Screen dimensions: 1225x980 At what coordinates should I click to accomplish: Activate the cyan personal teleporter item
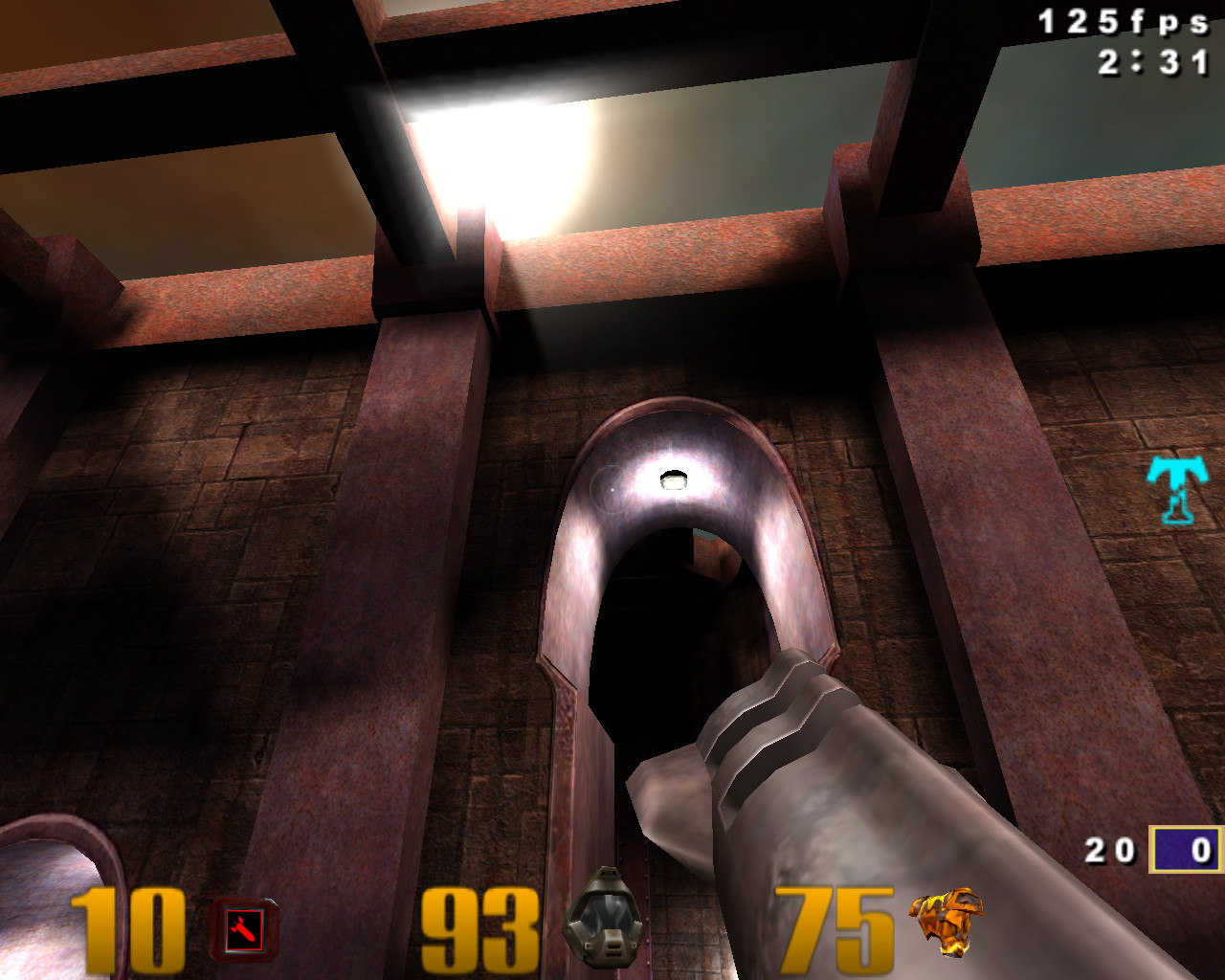tap(1178, 489)
